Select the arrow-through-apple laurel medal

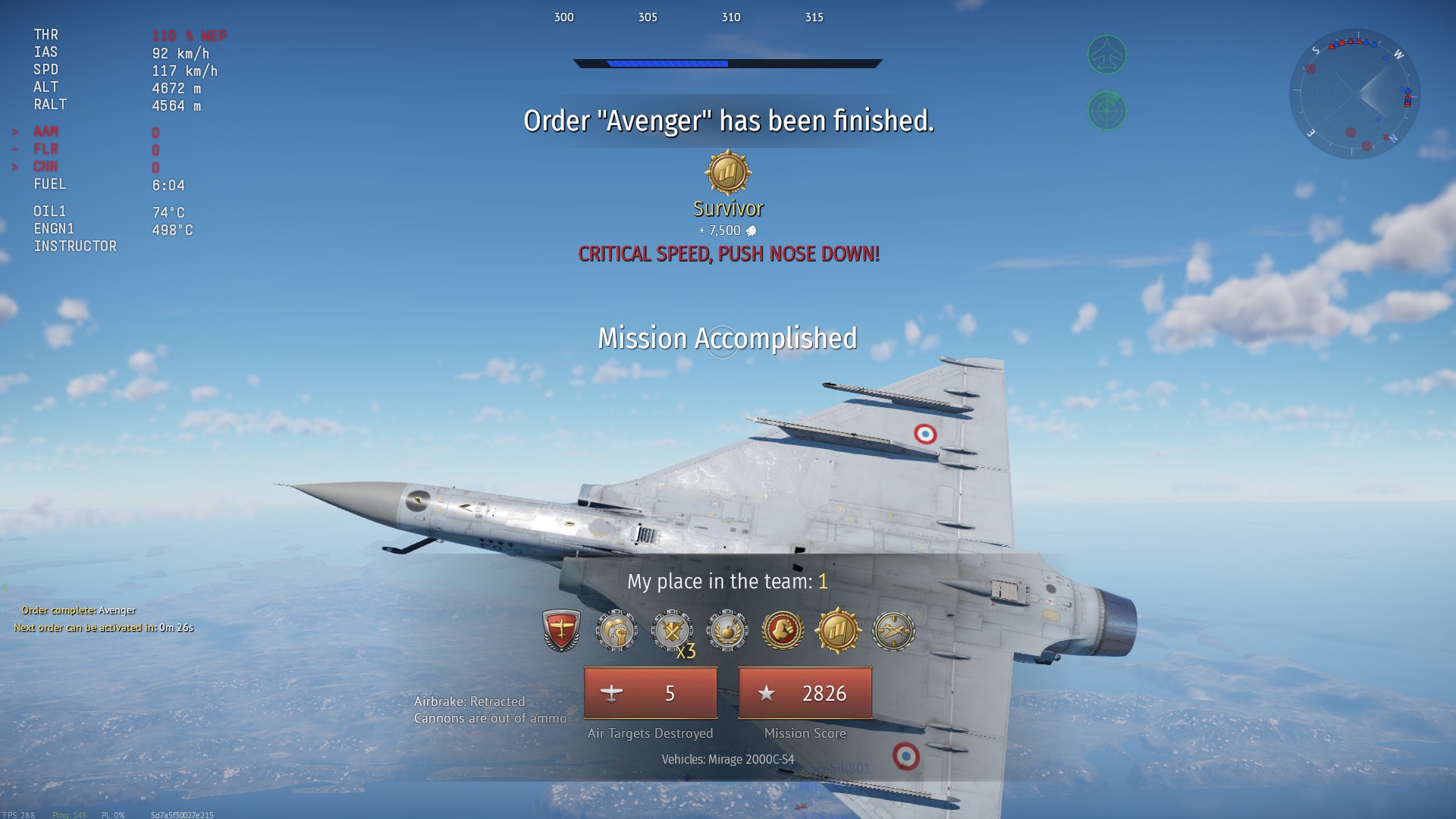pos(727,630)
